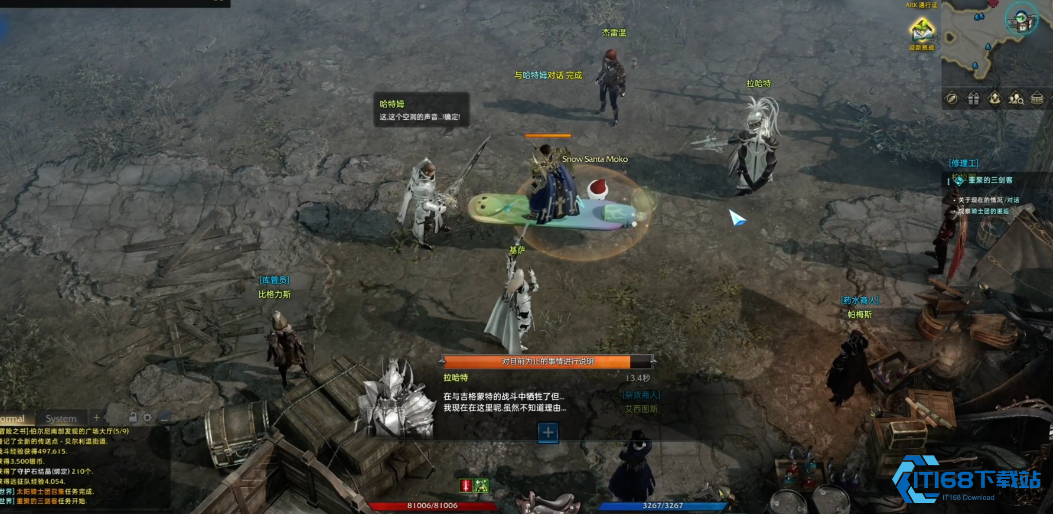Click the upward arrow icon below minimap
1053x514 pixels.
(995, 98)
